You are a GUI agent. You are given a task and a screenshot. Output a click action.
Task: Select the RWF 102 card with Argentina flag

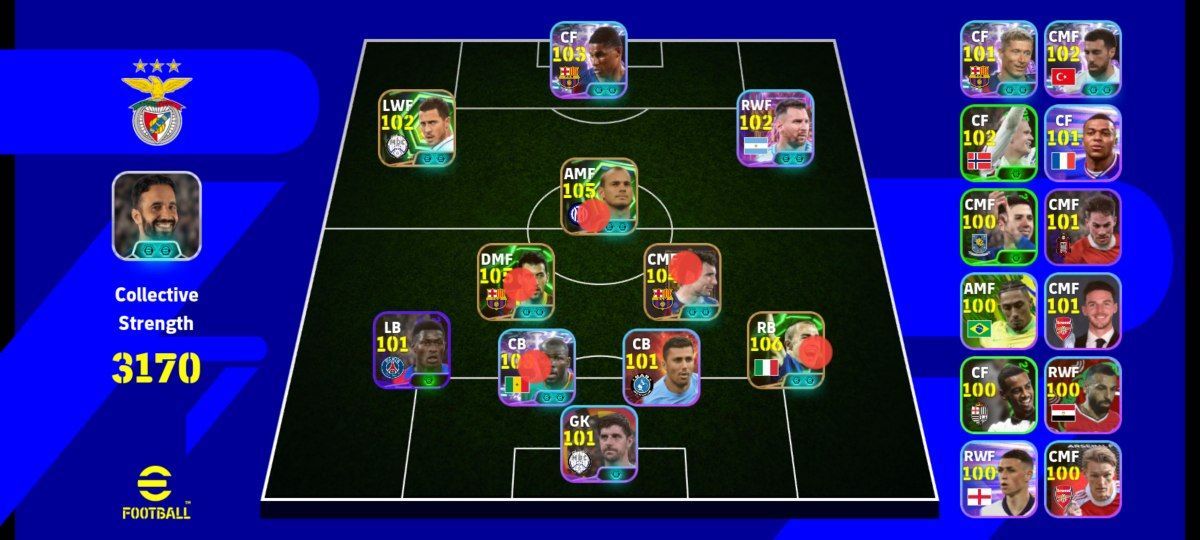775,128
